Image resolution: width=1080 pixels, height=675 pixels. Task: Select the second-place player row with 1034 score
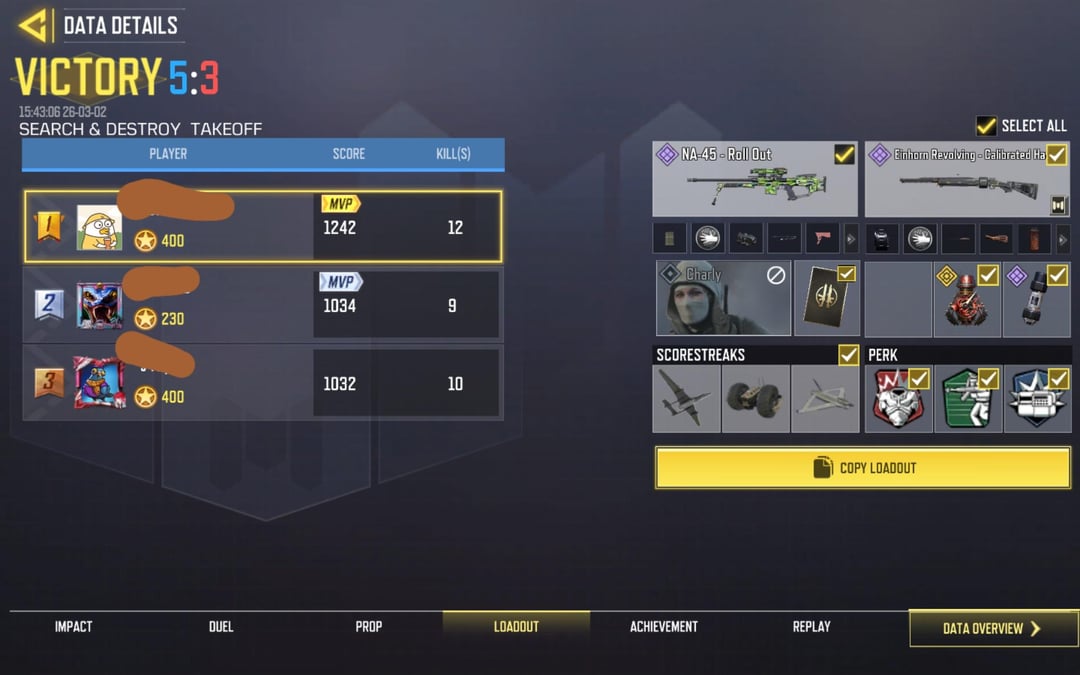(263, 305)
